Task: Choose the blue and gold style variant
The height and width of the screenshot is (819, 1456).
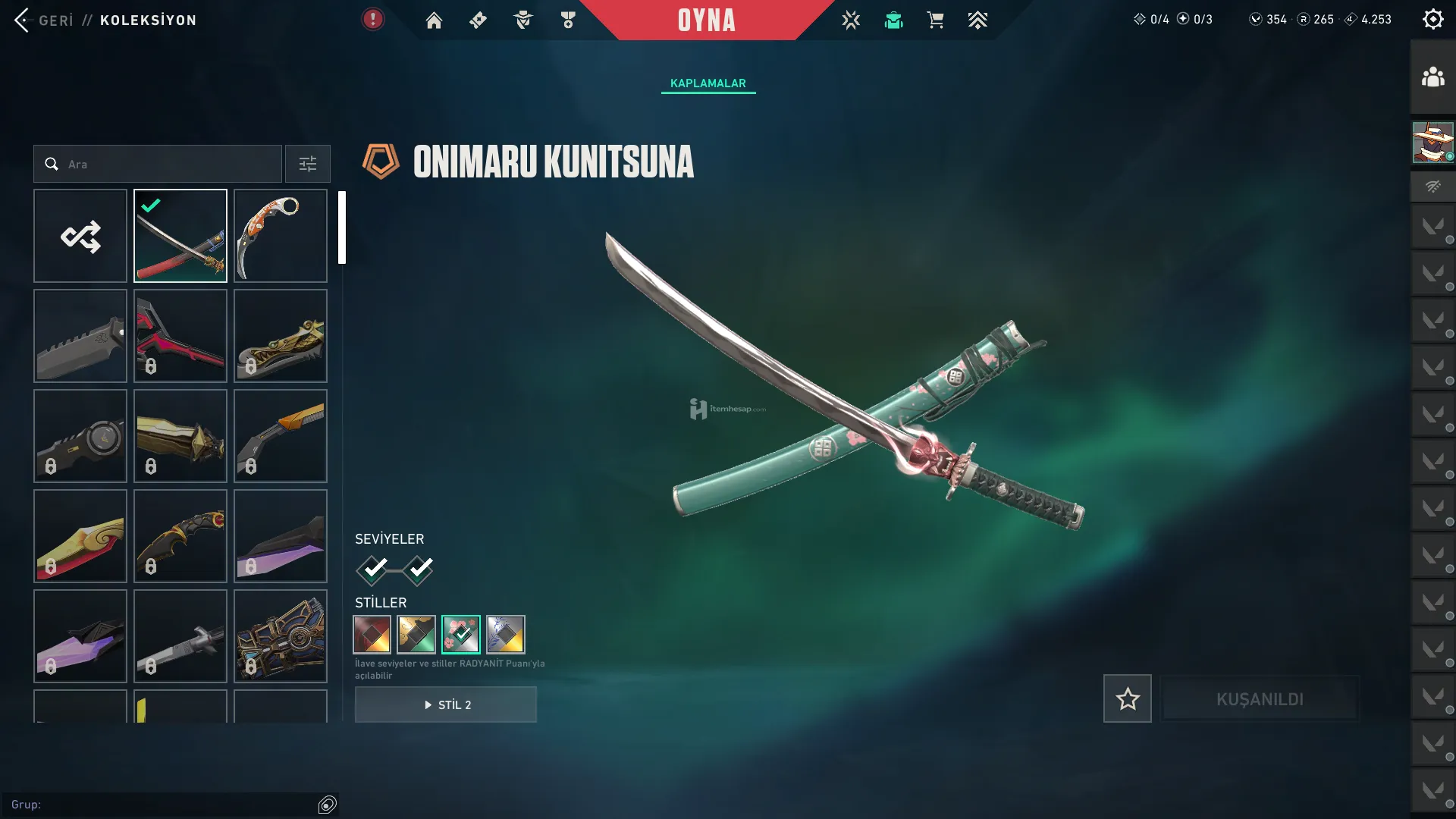Action: (506, 635)
